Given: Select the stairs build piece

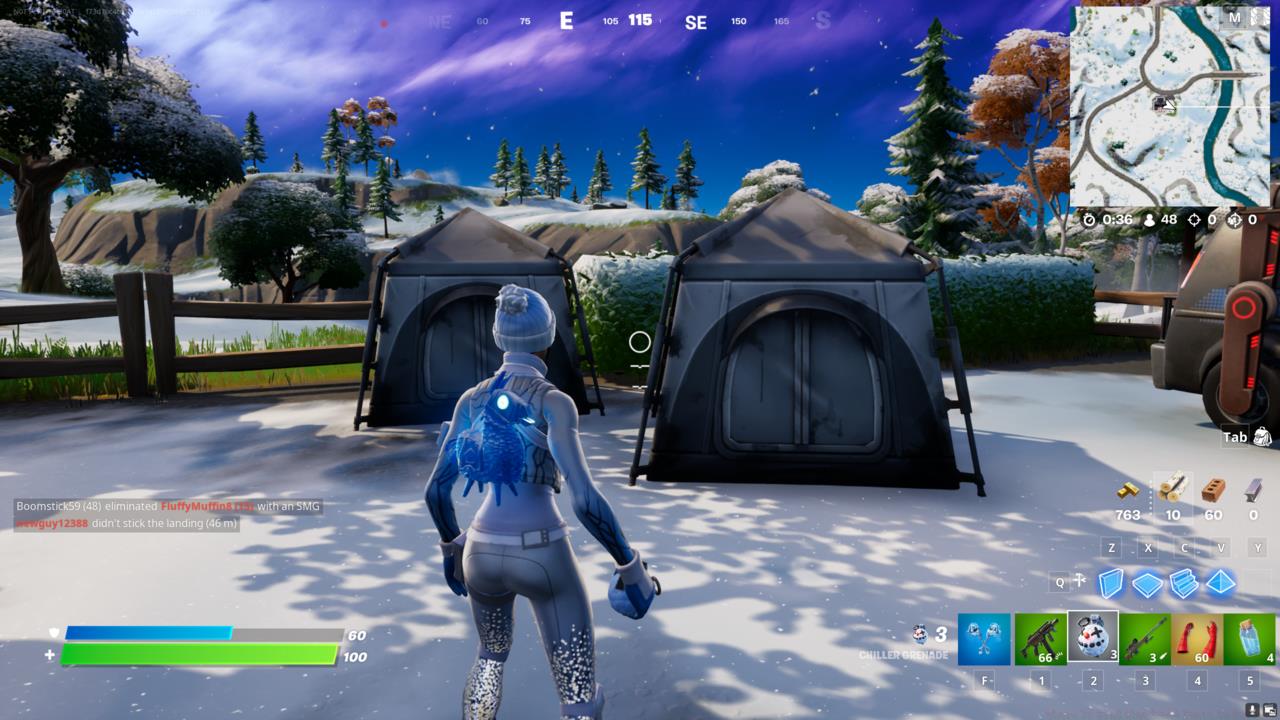Looking at the screenshot, I should tap(1183, 582).
